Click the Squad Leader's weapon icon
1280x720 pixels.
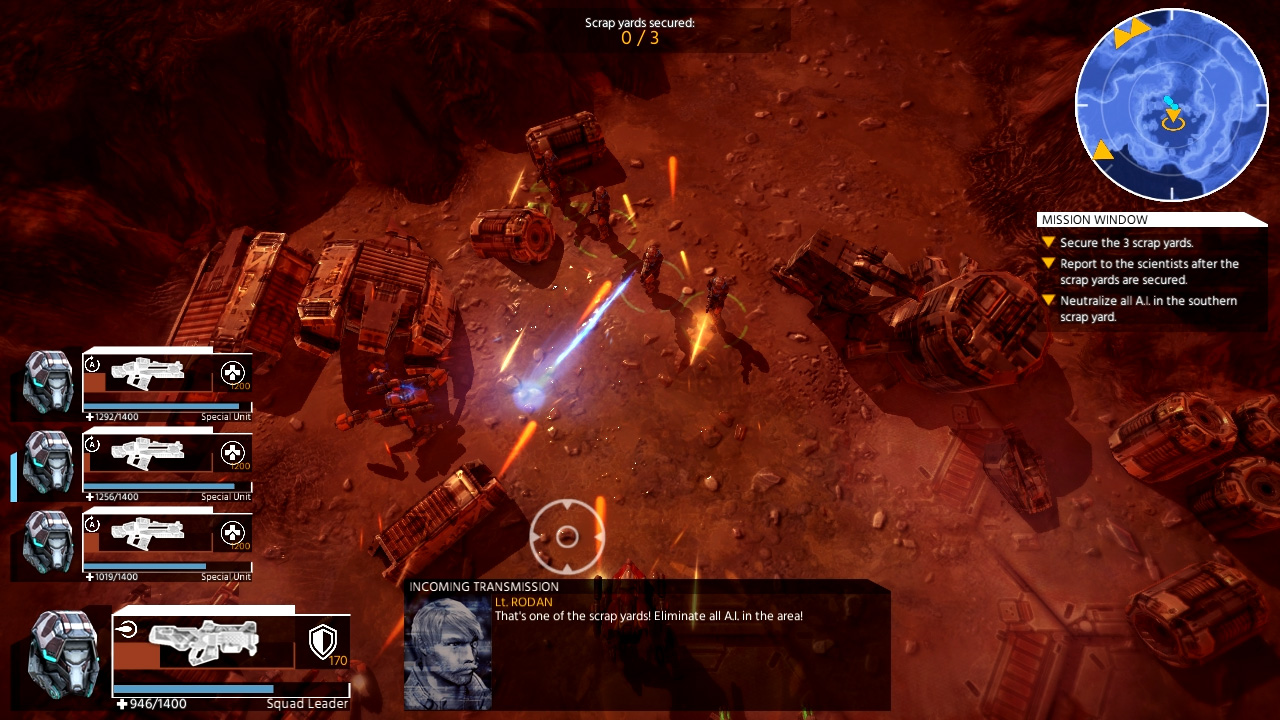pyautogui.click(x=203, y=641)
